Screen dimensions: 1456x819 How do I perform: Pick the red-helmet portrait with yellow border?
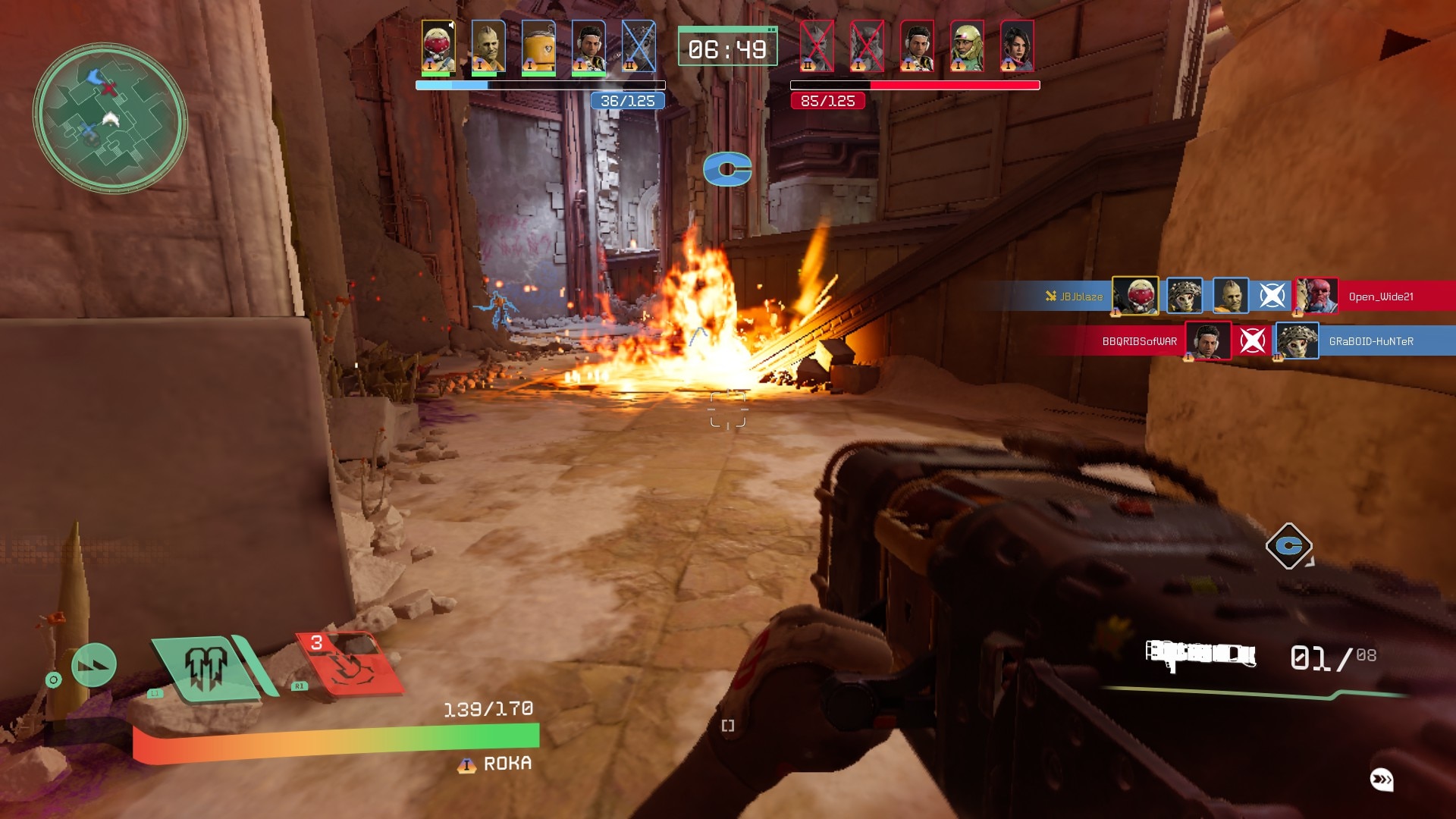(438, 46)
